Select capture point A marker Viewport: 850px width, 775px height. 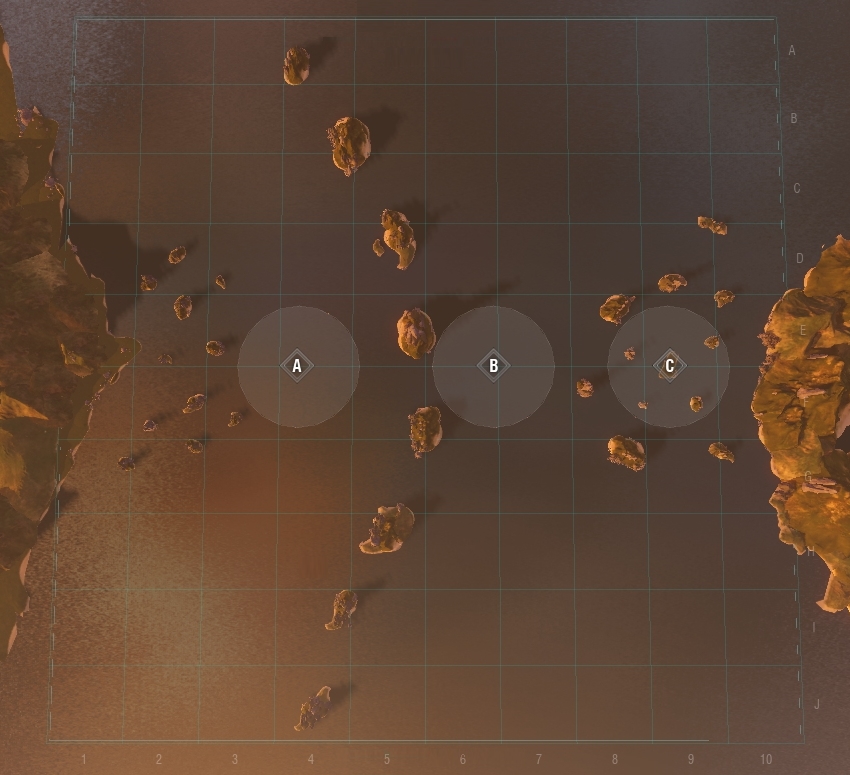click(x=297, y=366)
